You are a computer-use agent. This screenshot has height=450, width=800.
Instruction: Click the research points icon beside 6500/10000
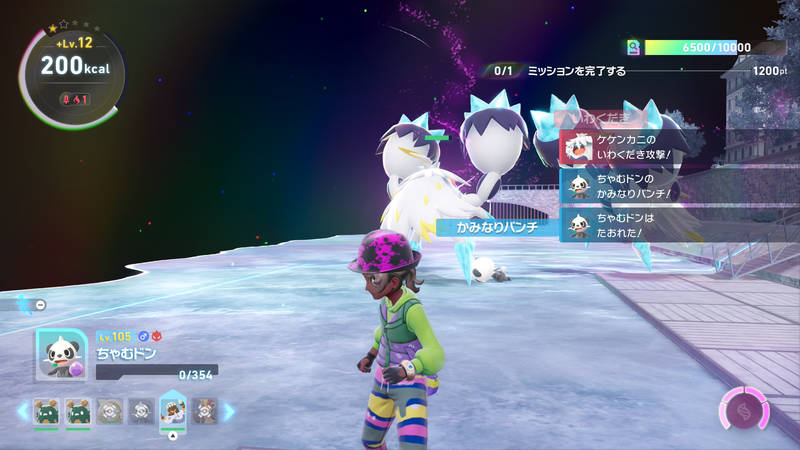point(632,47)
